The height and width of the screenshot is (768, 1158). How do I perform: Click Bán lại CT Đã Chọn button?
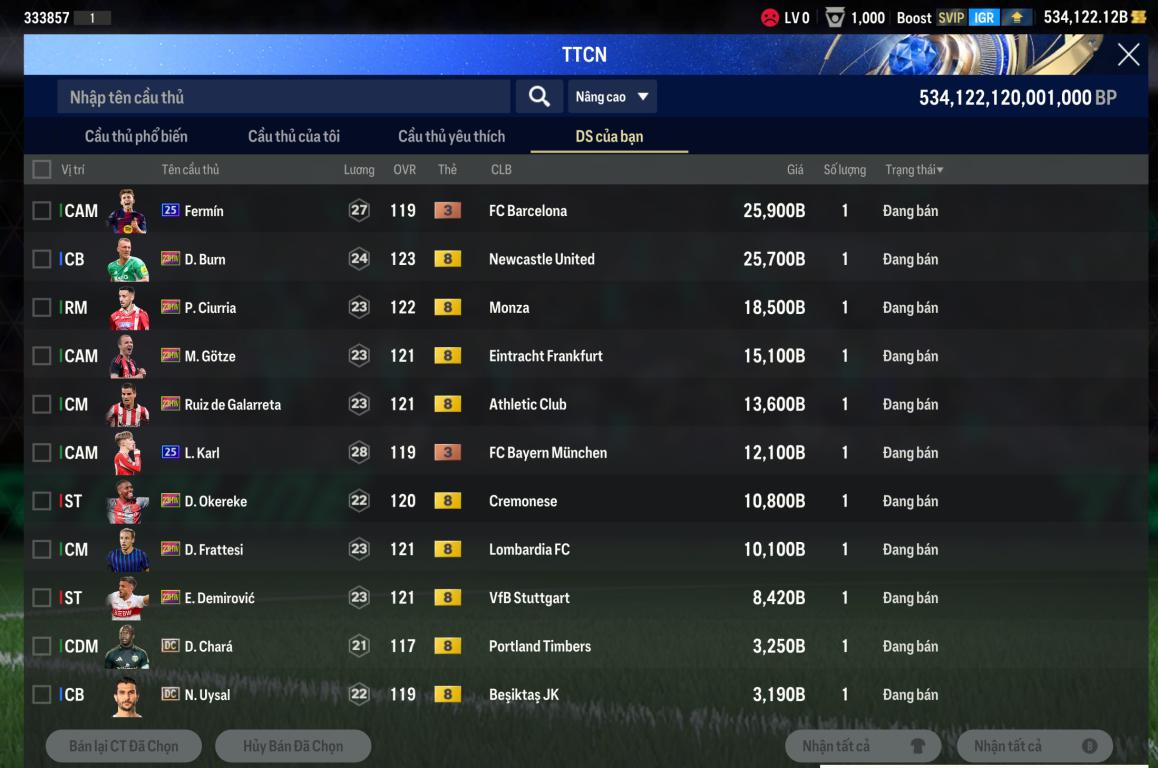pos(124,746)
